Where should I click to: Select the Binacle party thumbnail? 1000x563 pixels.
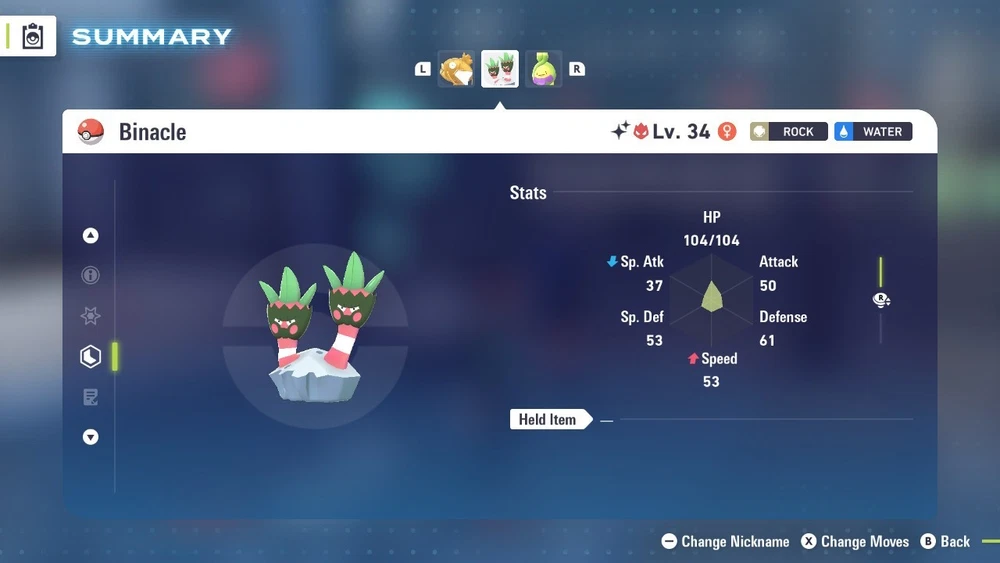pos(500,69)
